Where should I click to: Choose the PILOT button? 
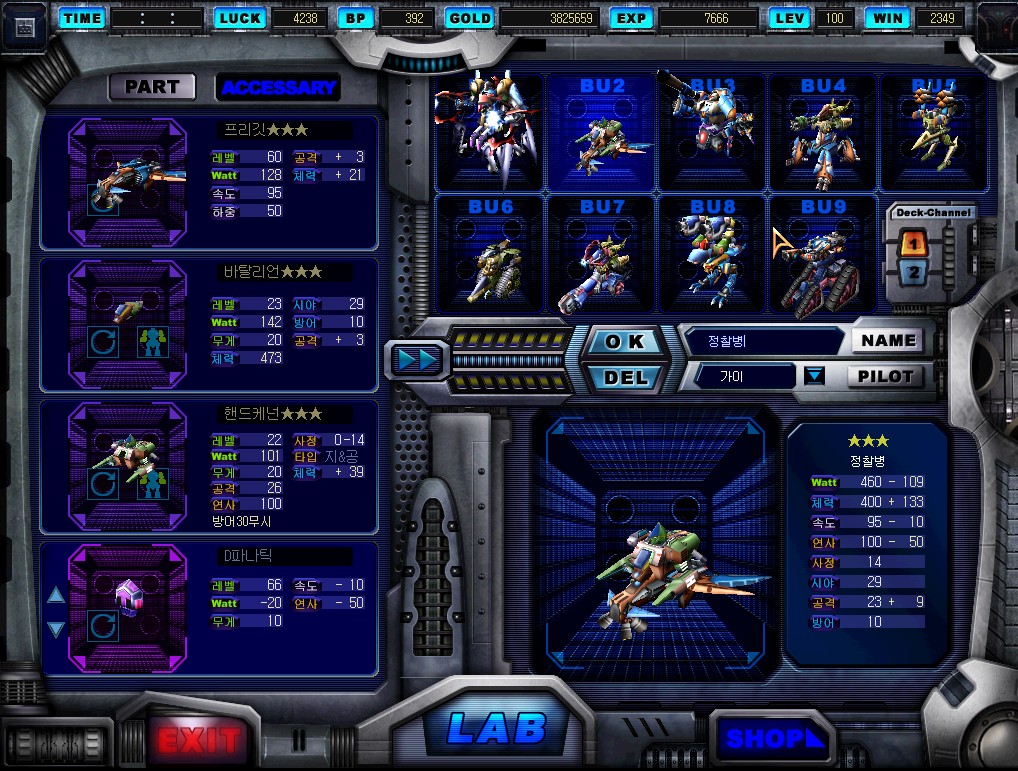point(885,376)
